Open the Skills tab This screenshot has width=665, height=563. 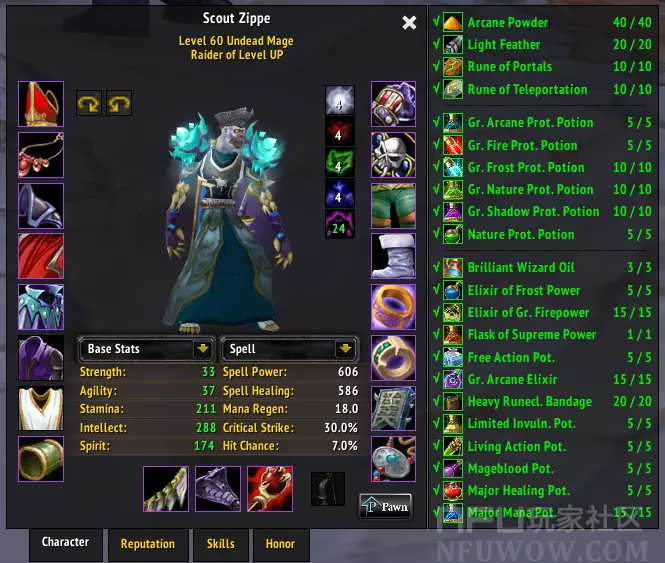coord(221,544)
